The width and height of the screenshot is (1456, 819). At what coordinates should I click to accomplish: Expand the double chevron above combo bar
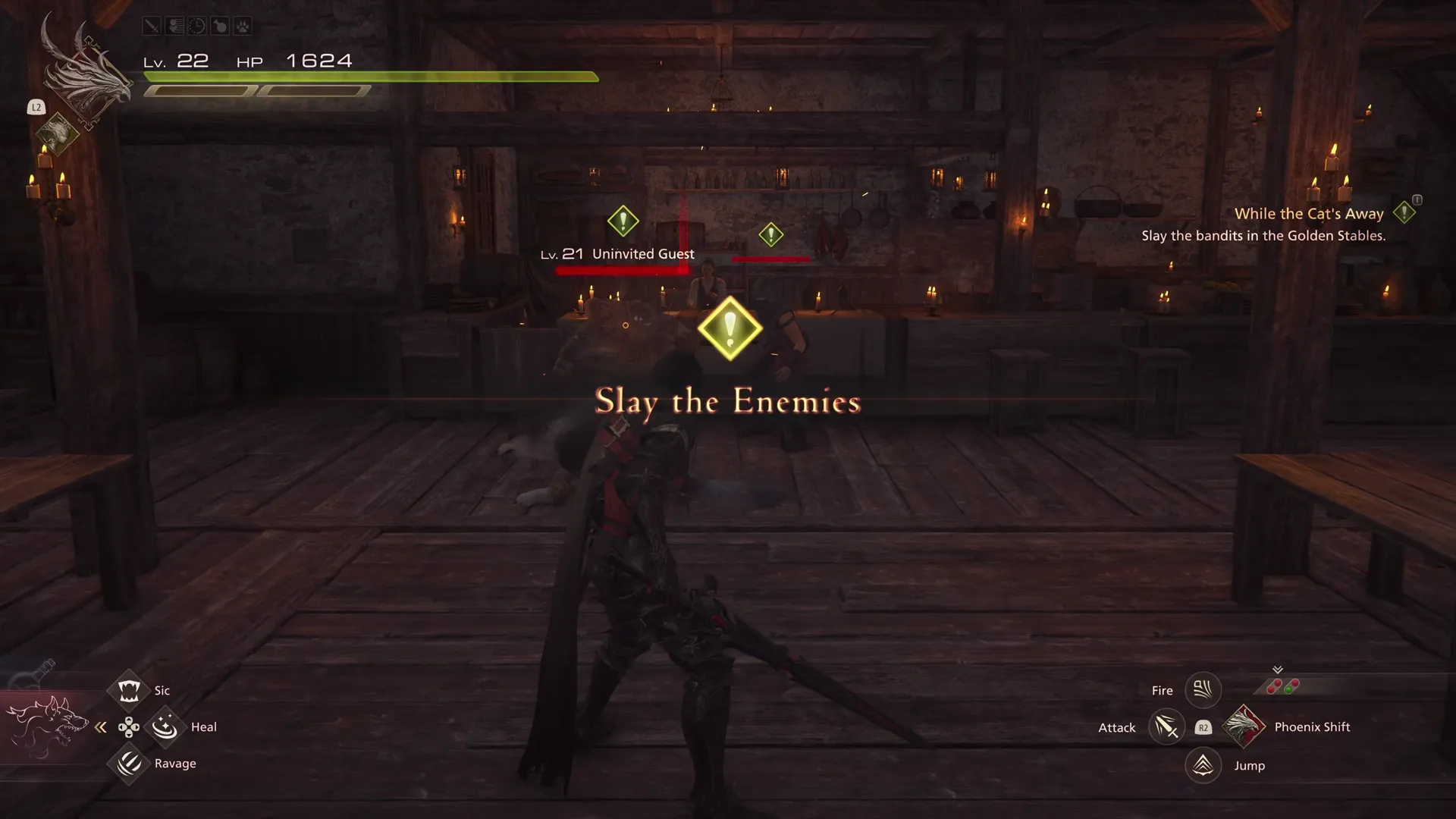click(x=1278, y=669)
